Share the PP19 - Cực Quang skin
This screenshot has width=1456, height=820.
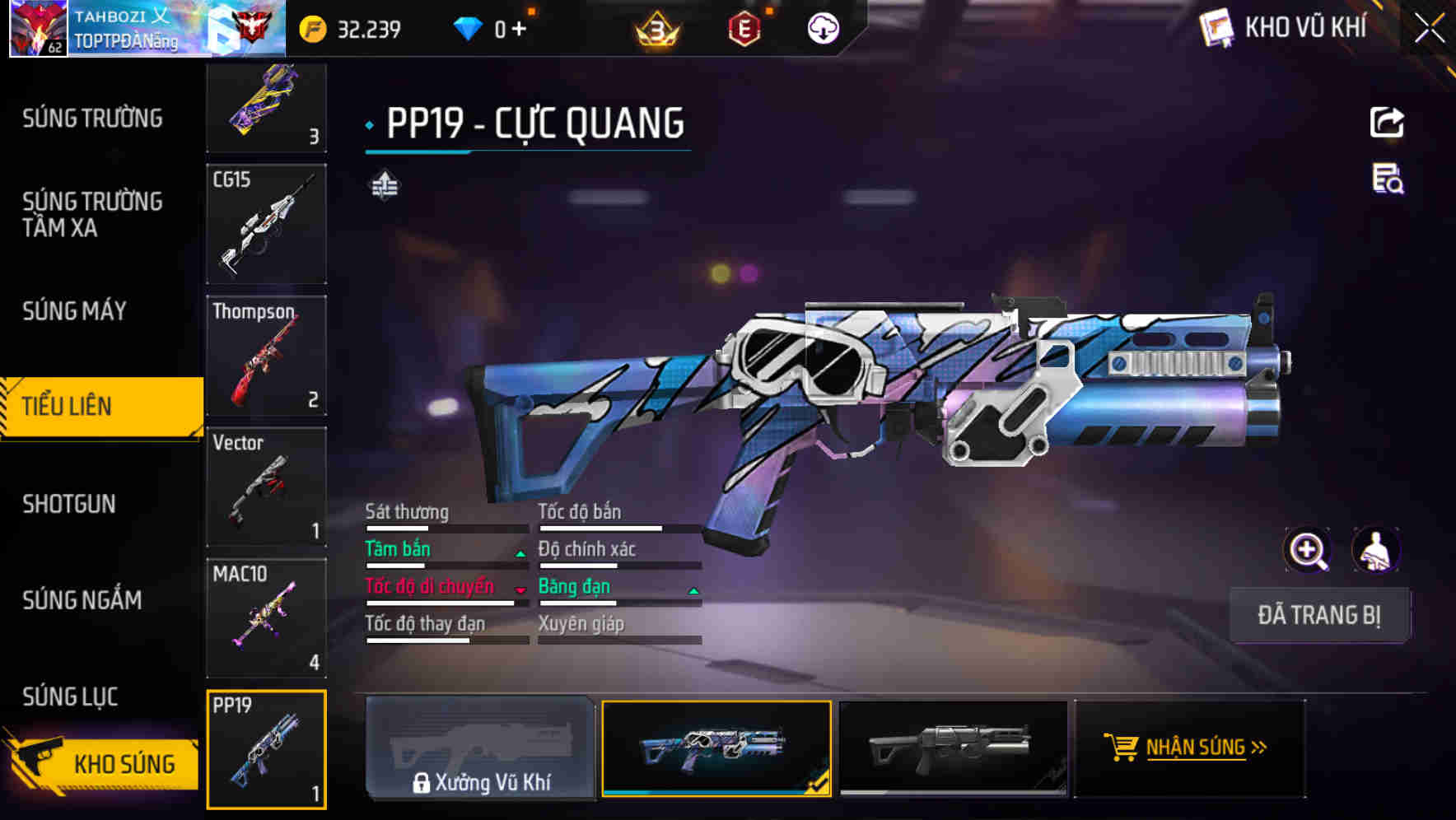[1387, 122]
